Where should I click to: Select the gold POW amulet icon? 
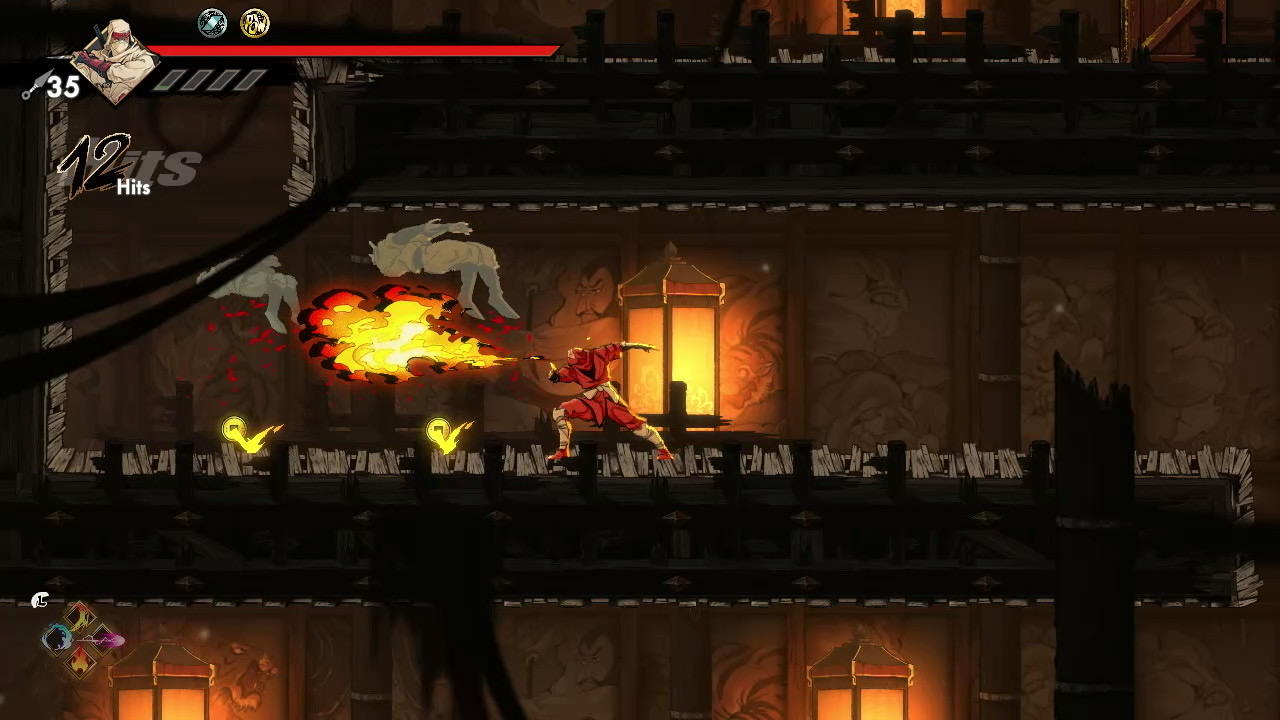coord(255,23)
